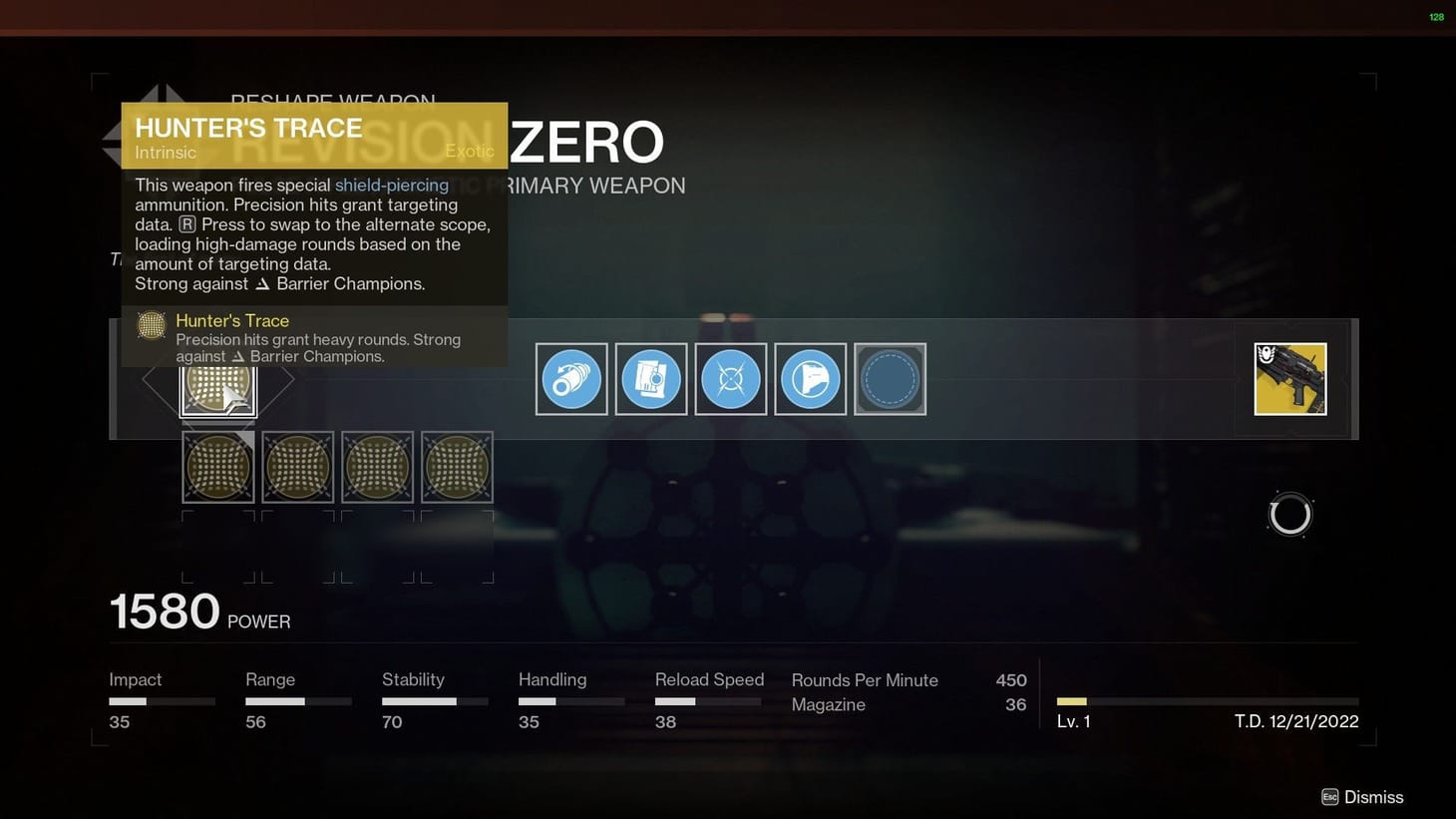Viewport: 1456px width, 819px height.
Task: Toggle the third intrinsic variant selection
Action: click(377, 466)
